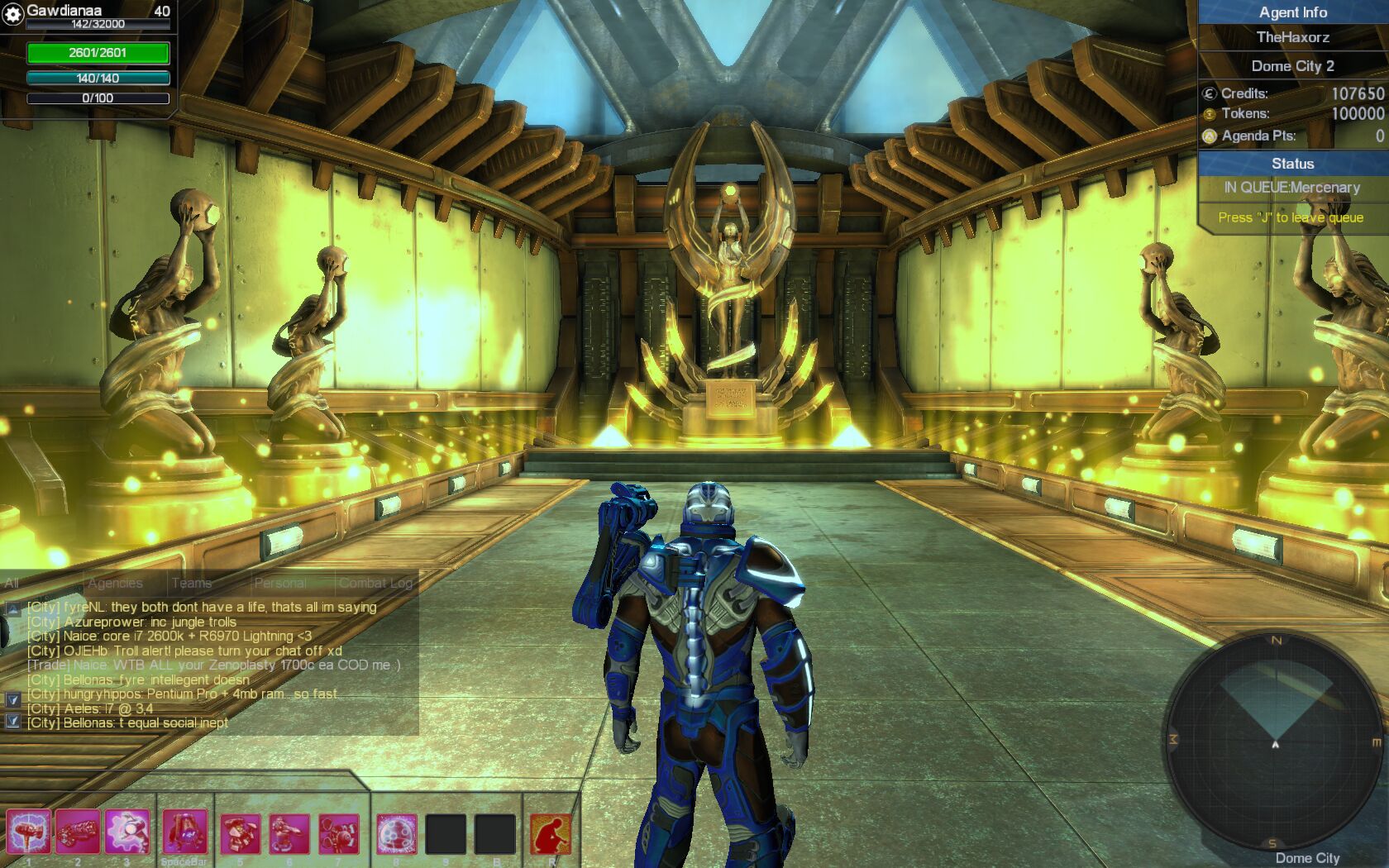
Task: Deploy the device in hotbar slot 5
Action: (x=241, y=834)
